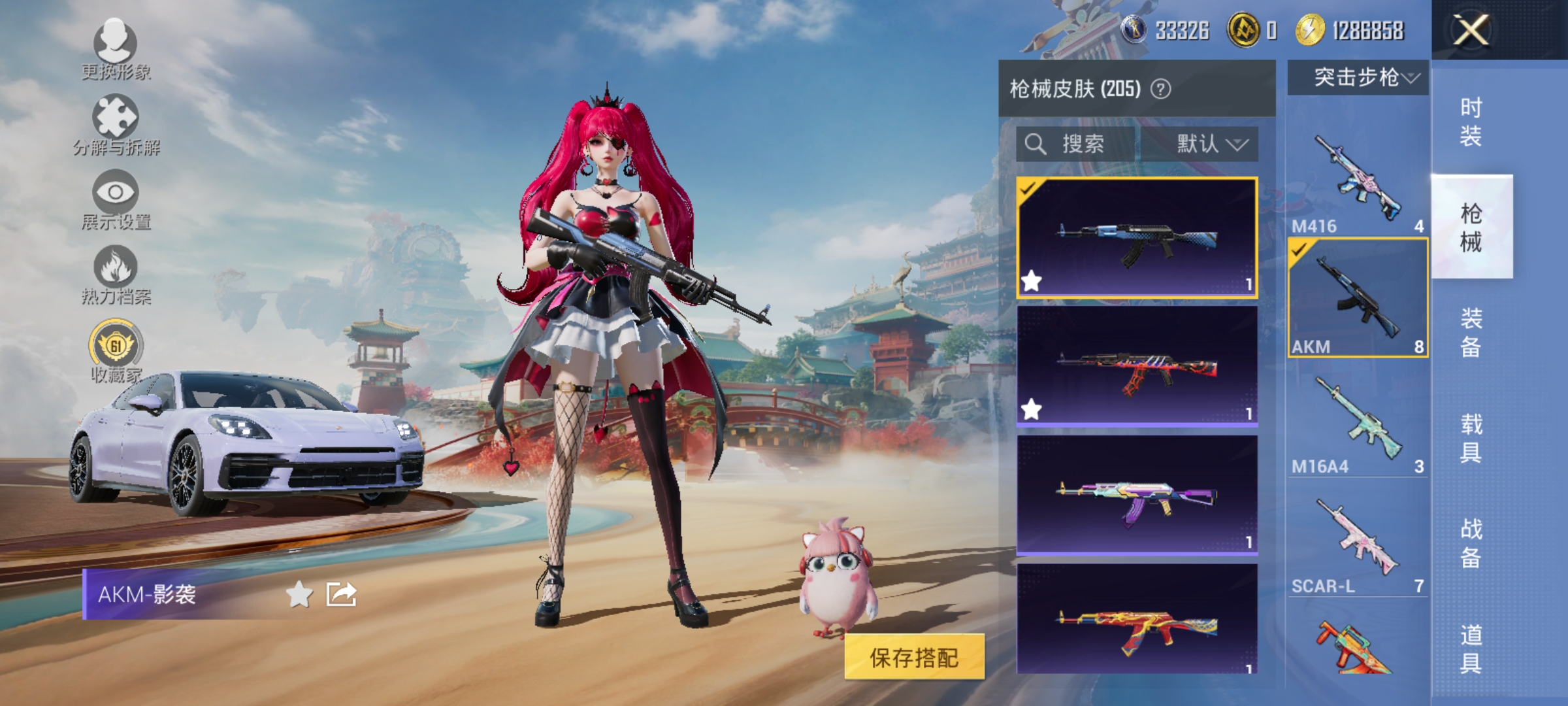Open the 分解与拆解 dismantle tool

pos(115,118)
